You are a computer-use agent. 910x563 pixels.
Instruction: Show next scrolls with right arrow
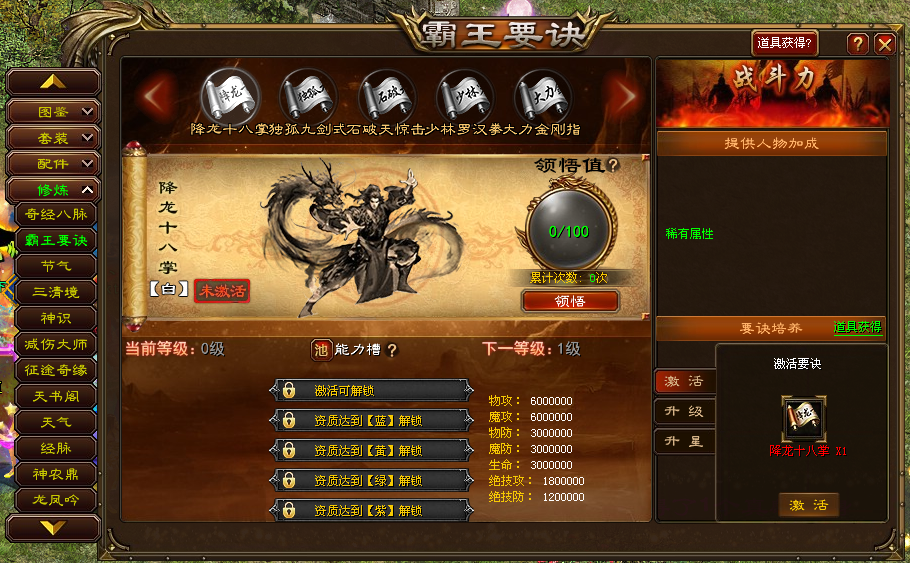[x=626, y=96]
